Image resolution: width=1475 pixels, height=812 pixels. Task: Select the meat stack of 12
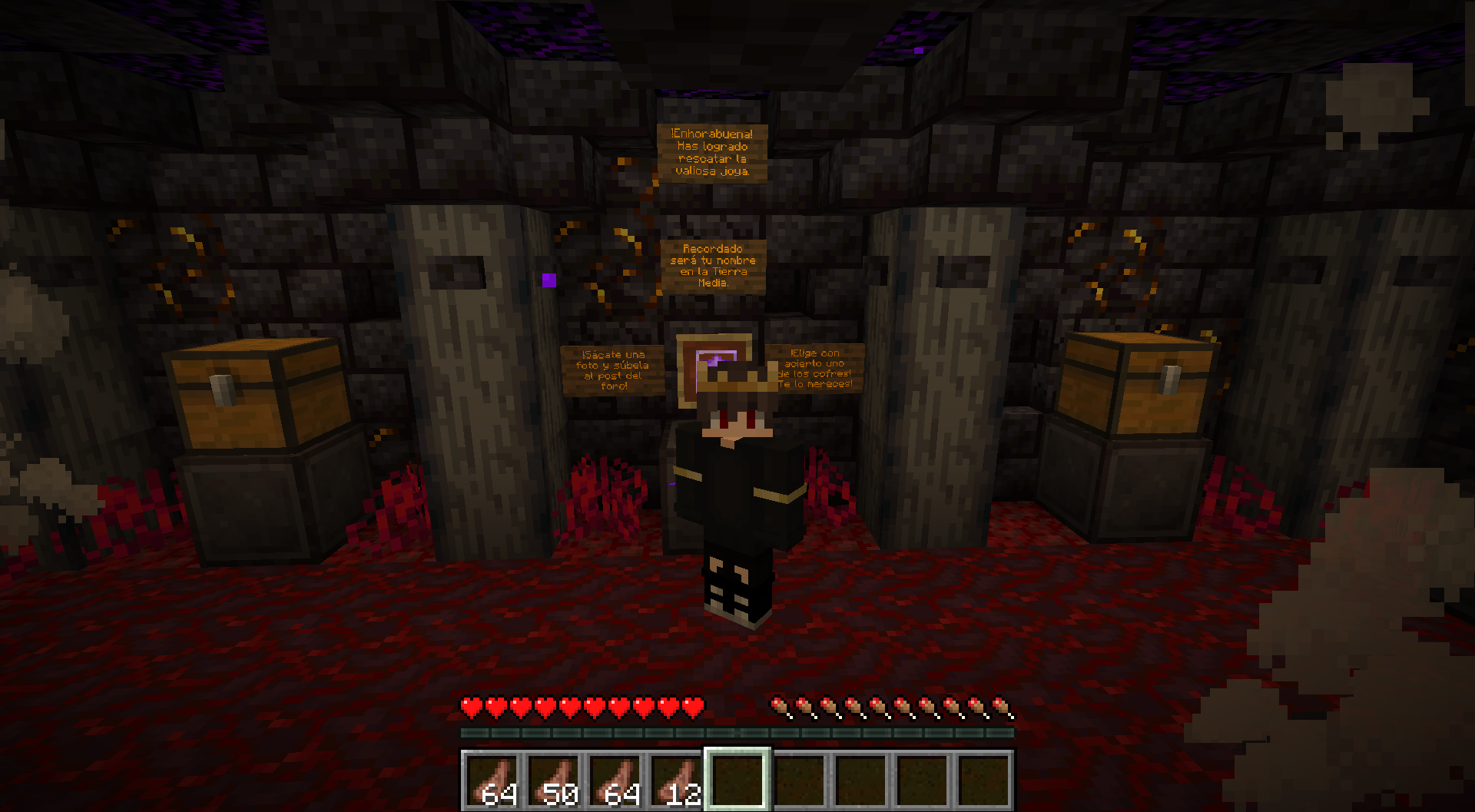click(676, 780)
